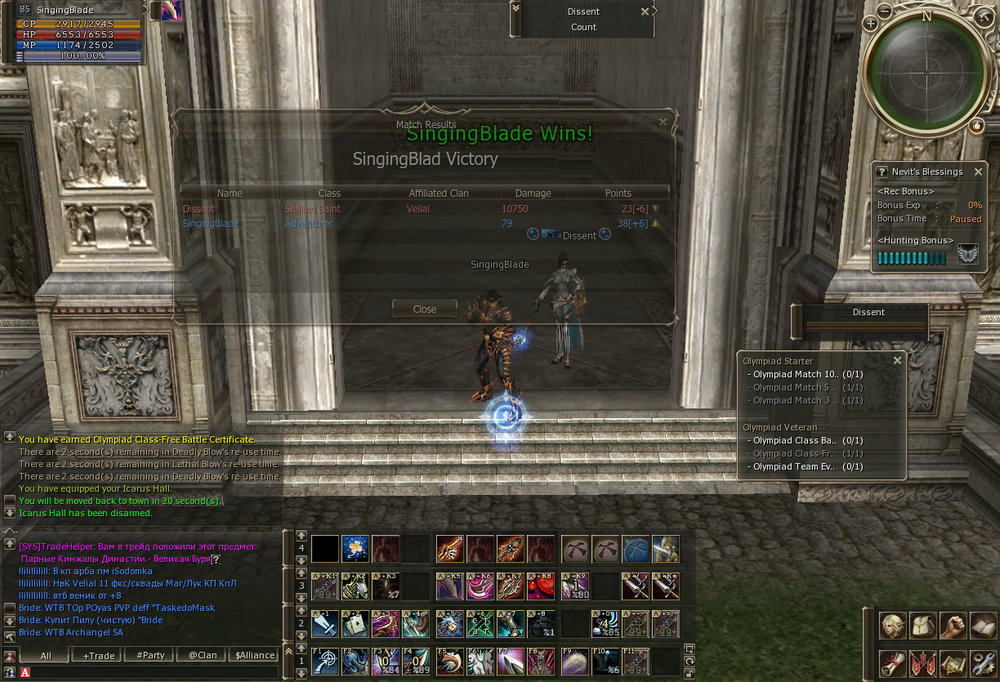This screenshot has width=1000, height=682.
Task: Switch chat to the #Party tab
Action: (x=151, y=655)
